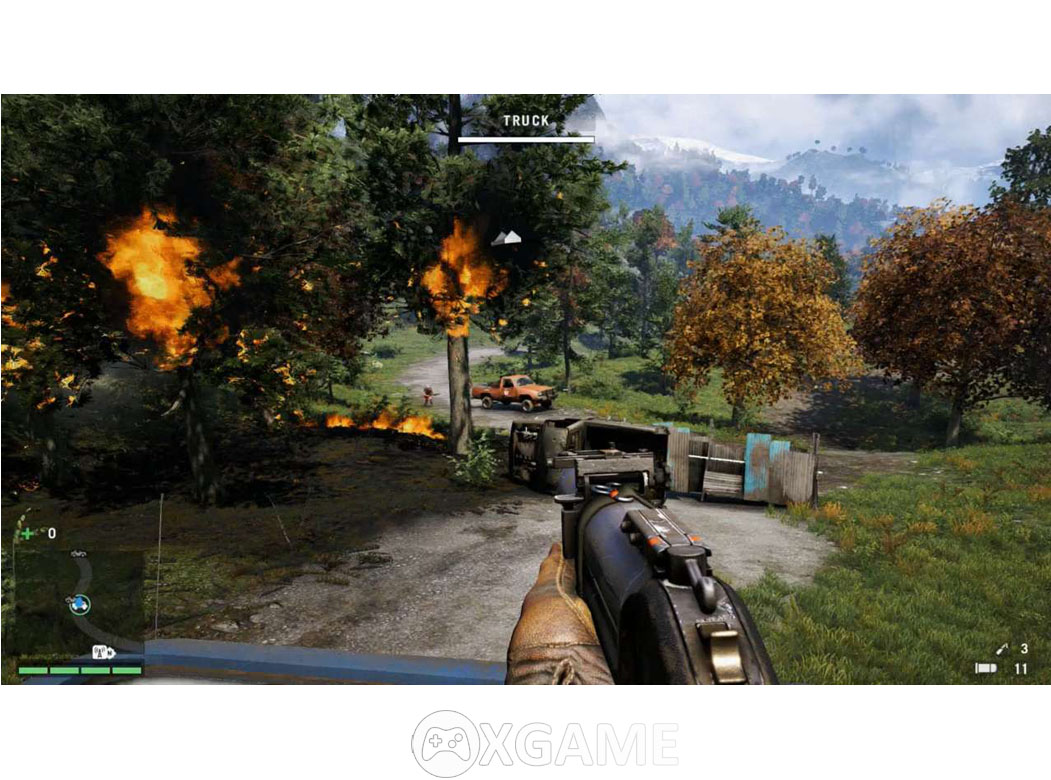The image size is (1051, 780).
Task: Open the XGAME logo watermark
Action: click(544, 743)
